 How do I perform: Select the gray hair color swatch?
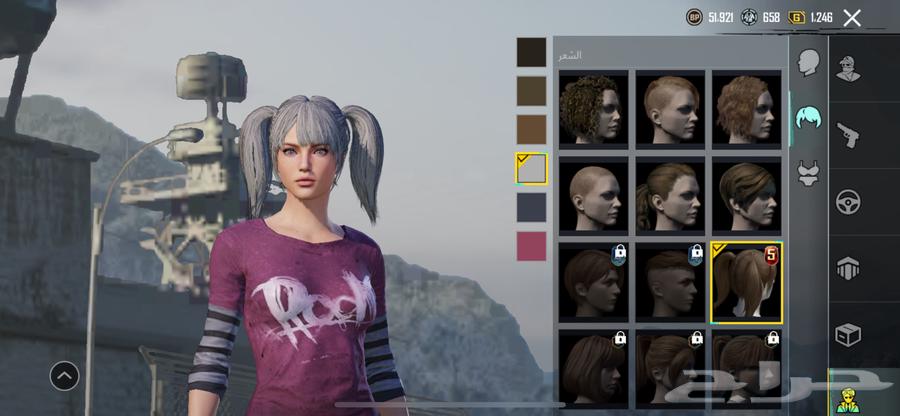click(531, 168)
